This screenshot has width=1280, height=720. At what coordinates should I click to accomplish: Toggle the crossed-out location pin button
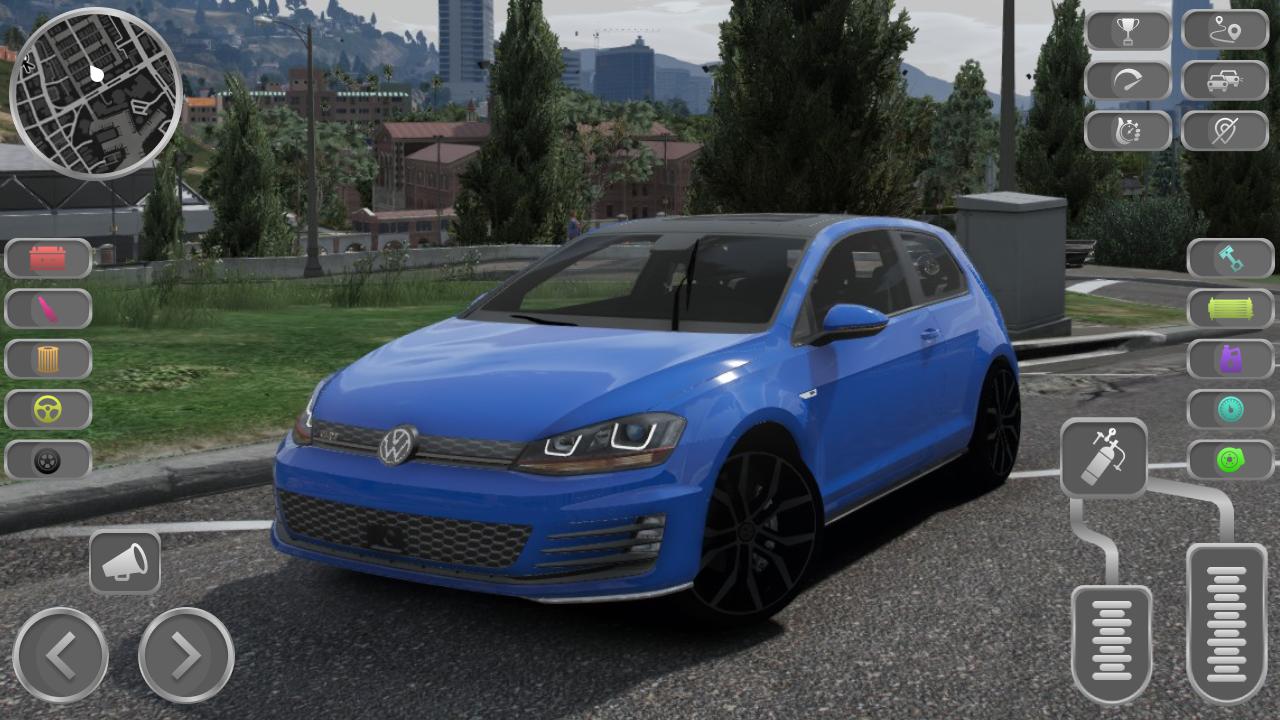tap(1225, 131)
